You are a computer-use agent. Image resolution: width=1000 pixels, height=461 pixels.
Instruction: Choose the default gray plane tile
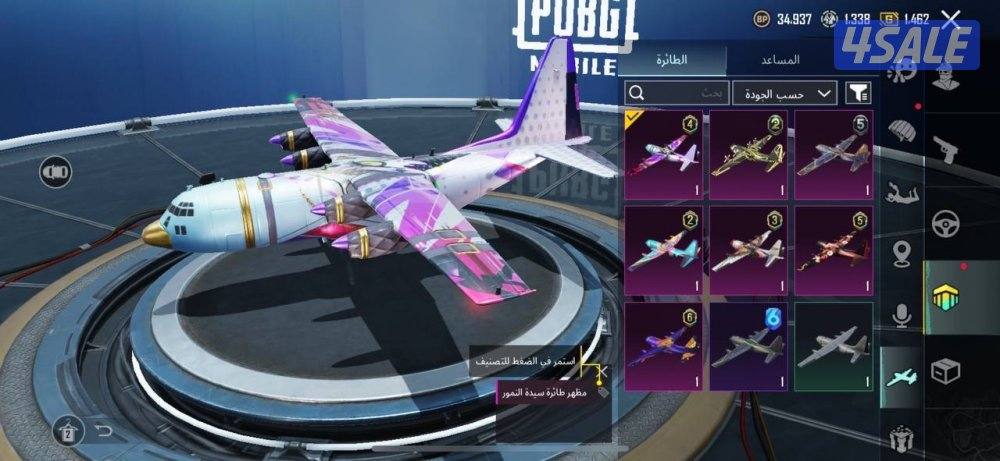pos(833,345)
